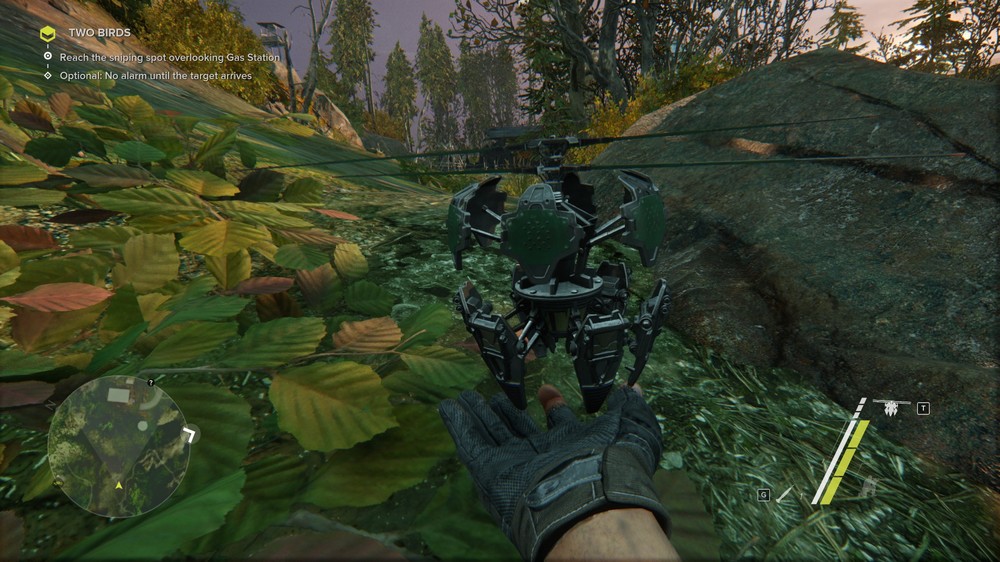Activate the drone gadget icon
The image size is (1000, 562).
tap(889, 407)
